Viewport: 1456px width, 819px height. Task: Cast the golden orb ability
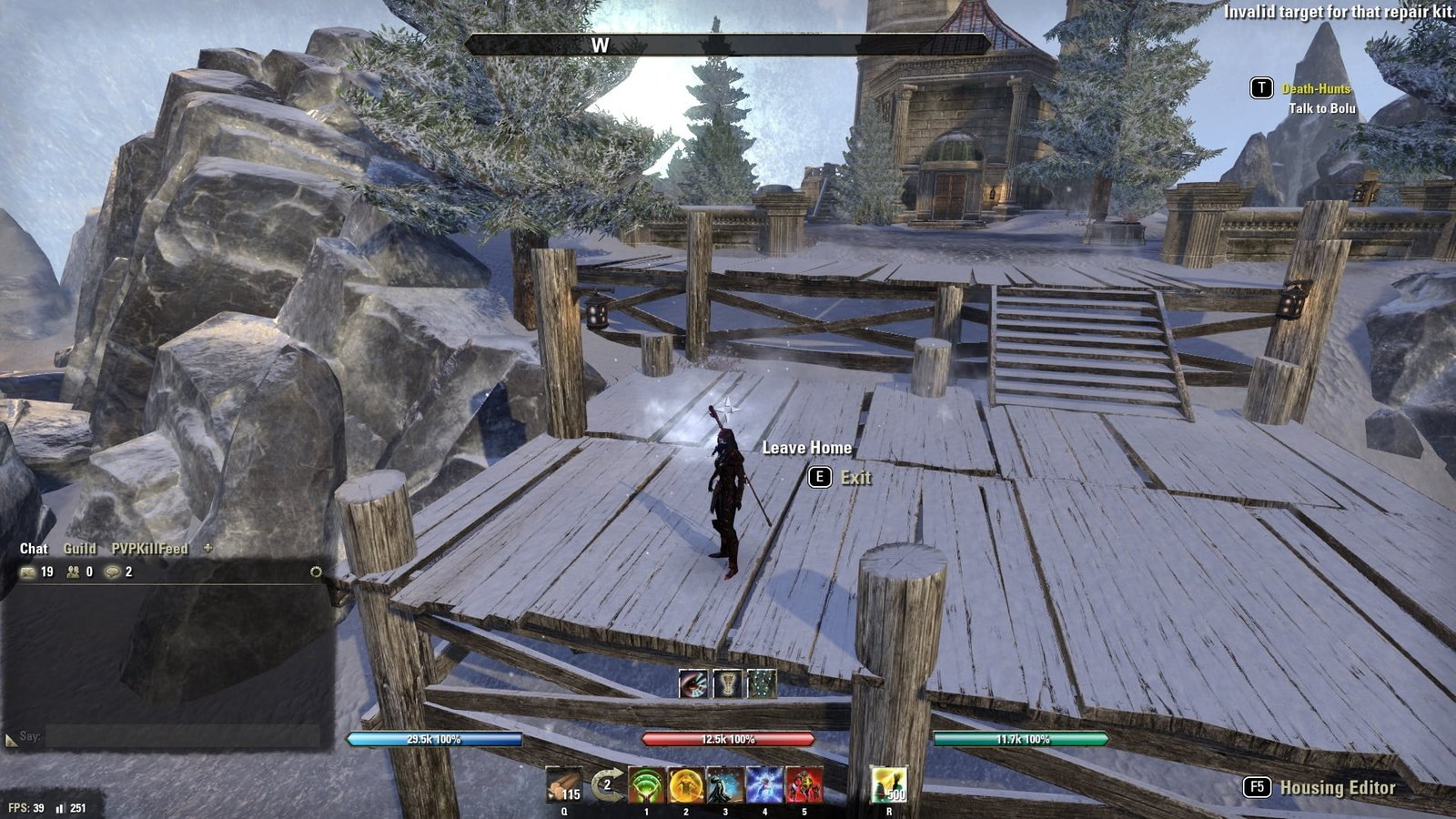click(686, 784)
